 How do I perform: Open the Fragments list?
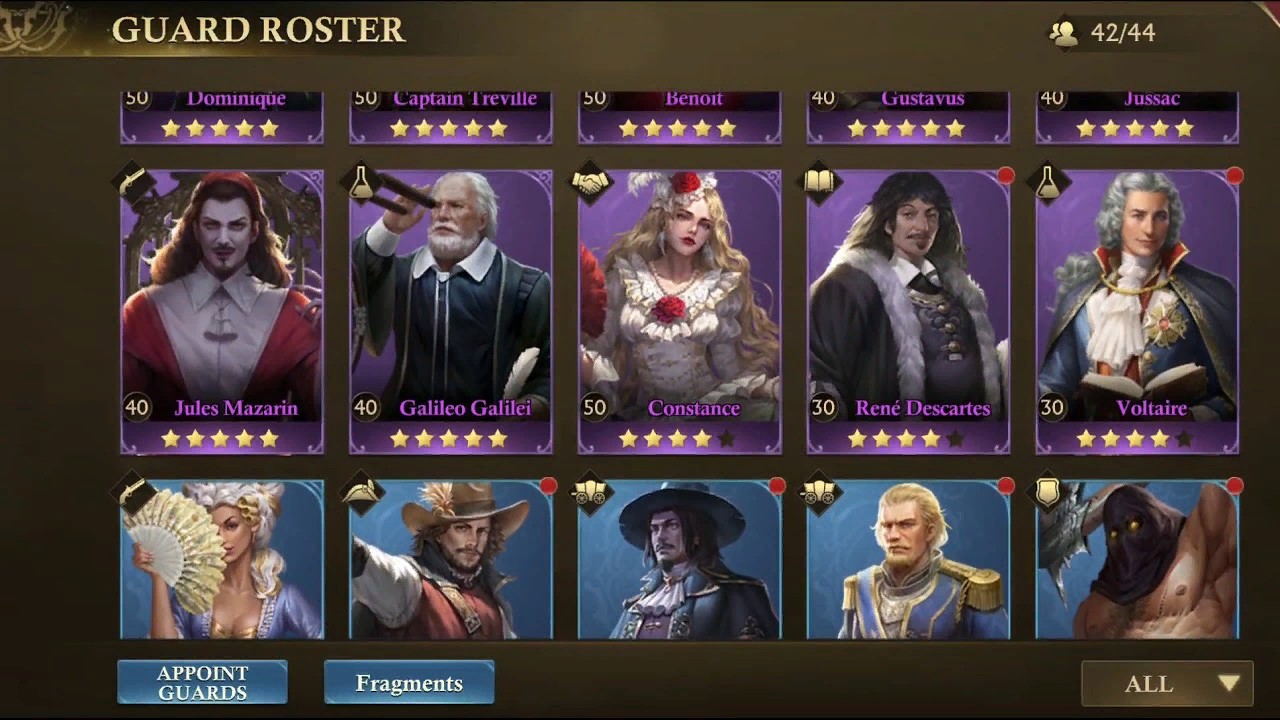[x=409, y=683]
